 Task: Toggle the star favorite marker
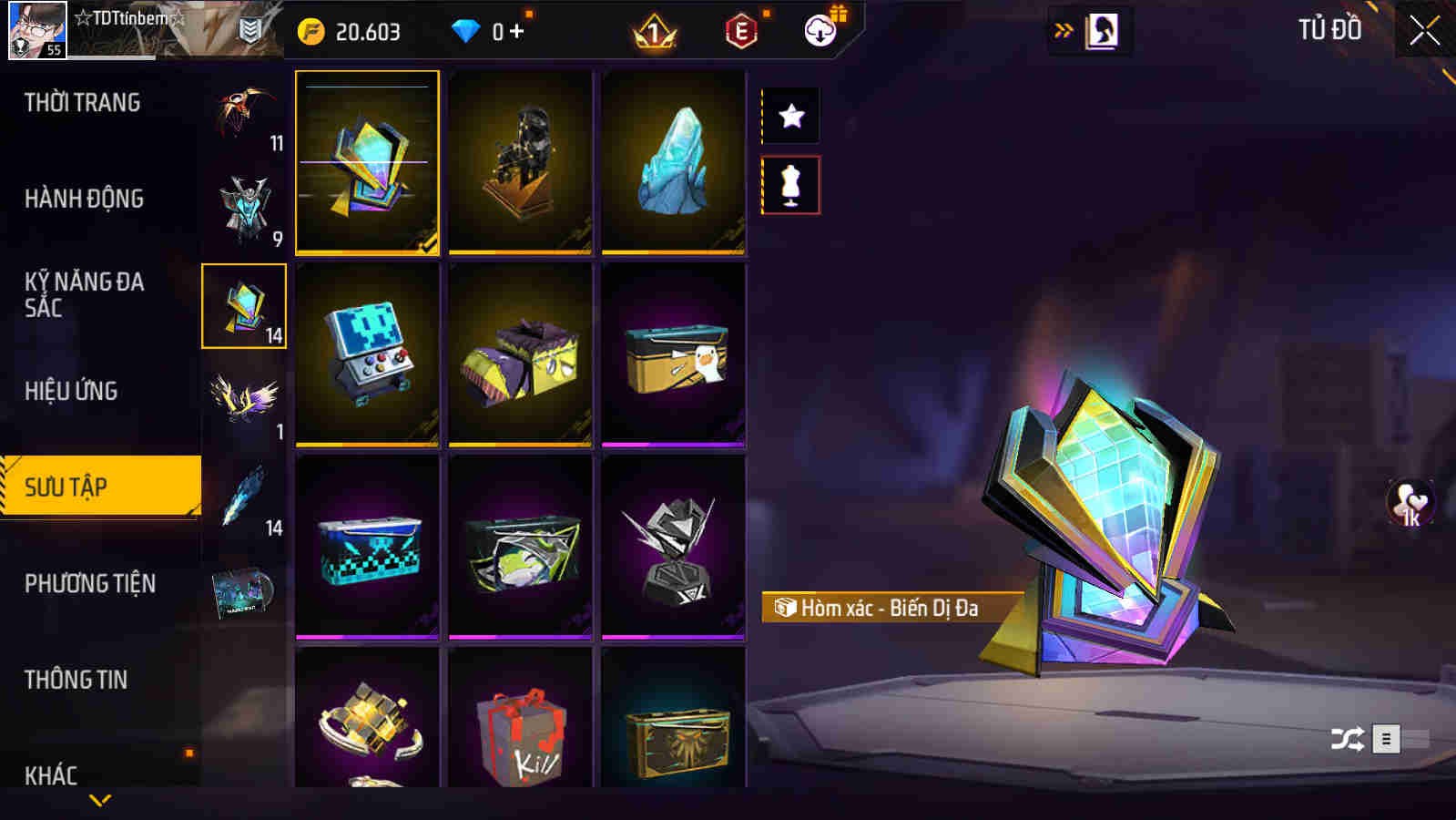[790, 116]
